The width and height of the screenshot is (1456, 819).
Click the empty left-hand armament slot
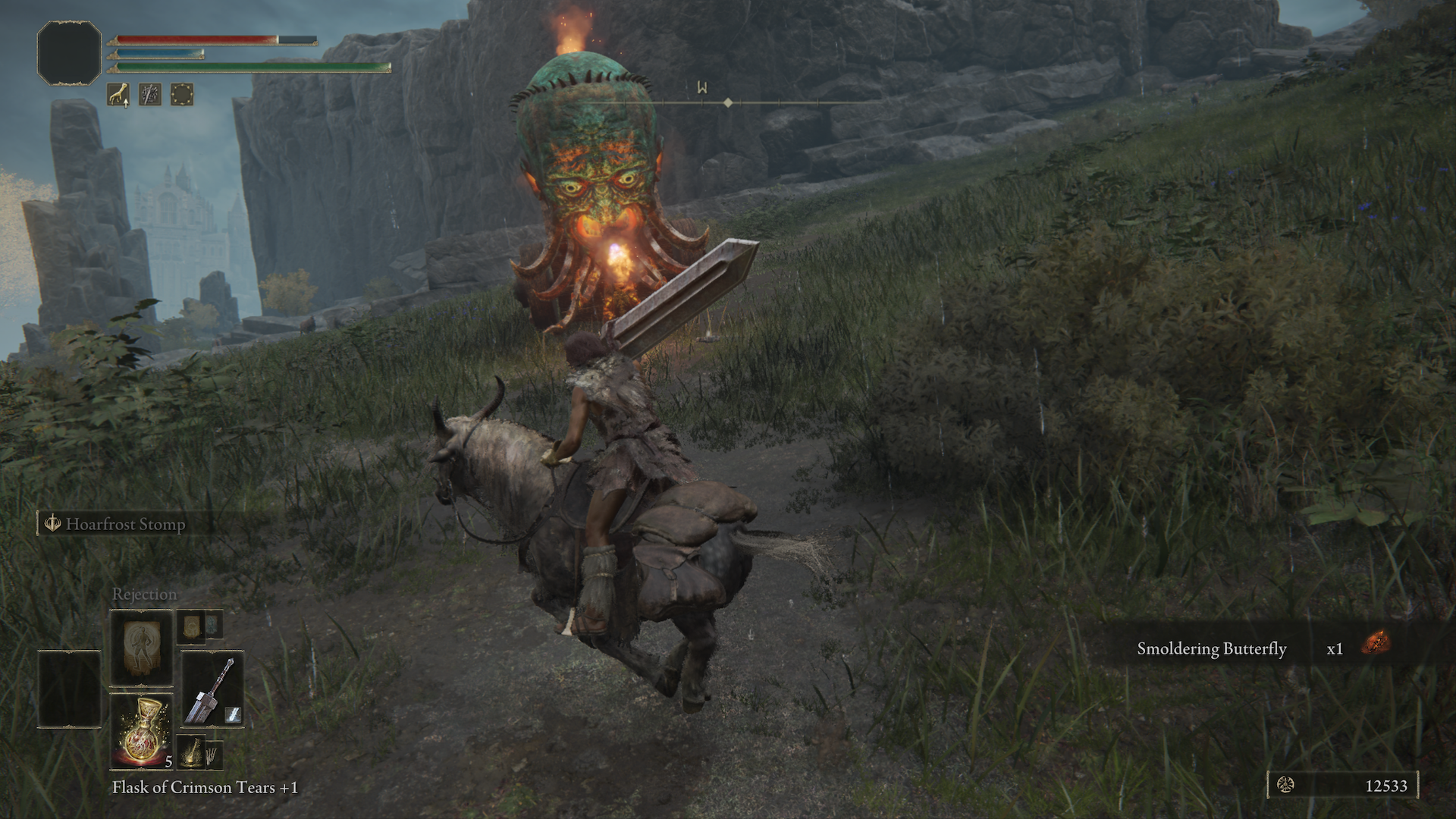click(x=69, y=689)
